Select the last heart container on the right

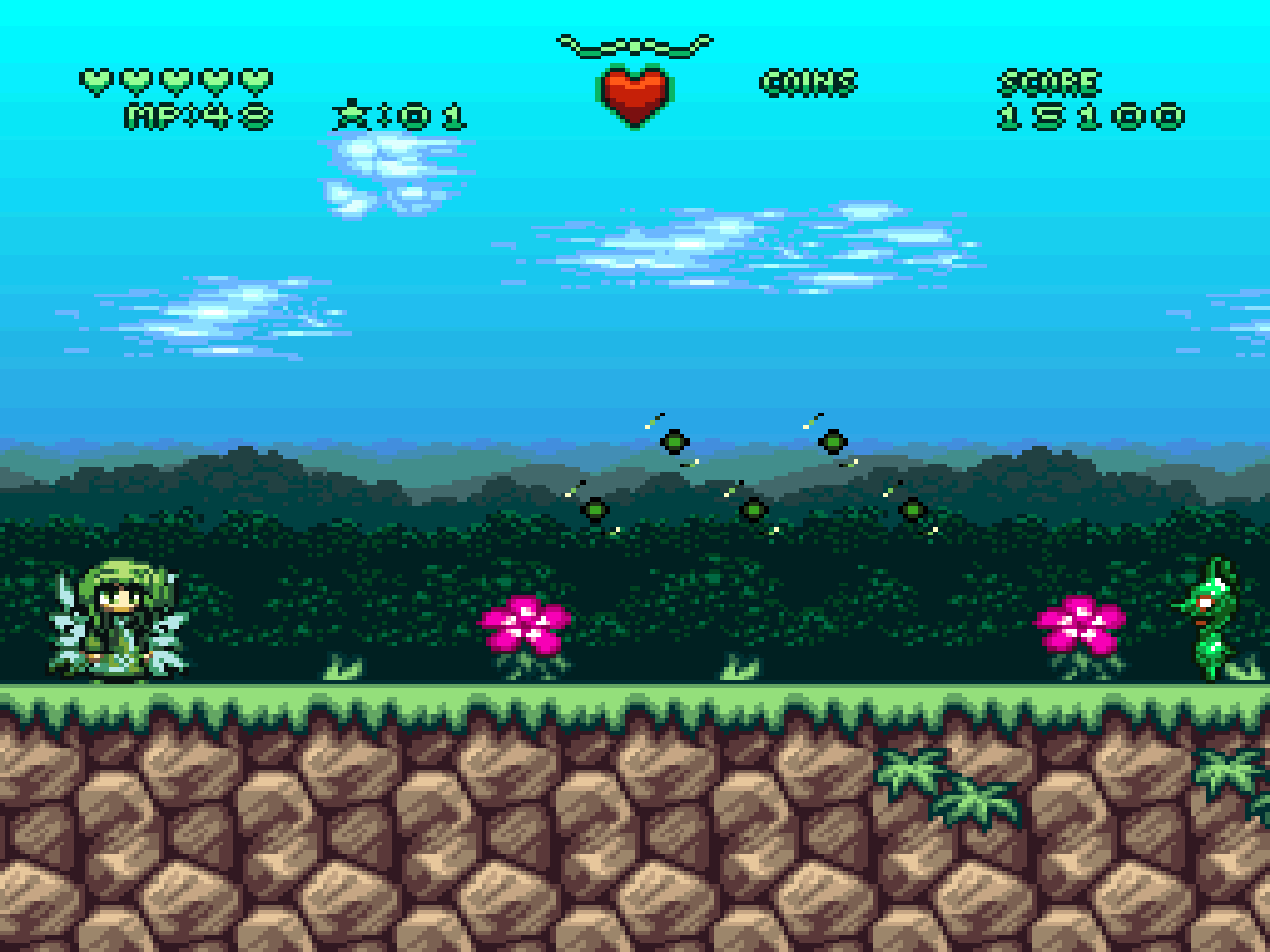pyautogui.click(x=255, y=79)
